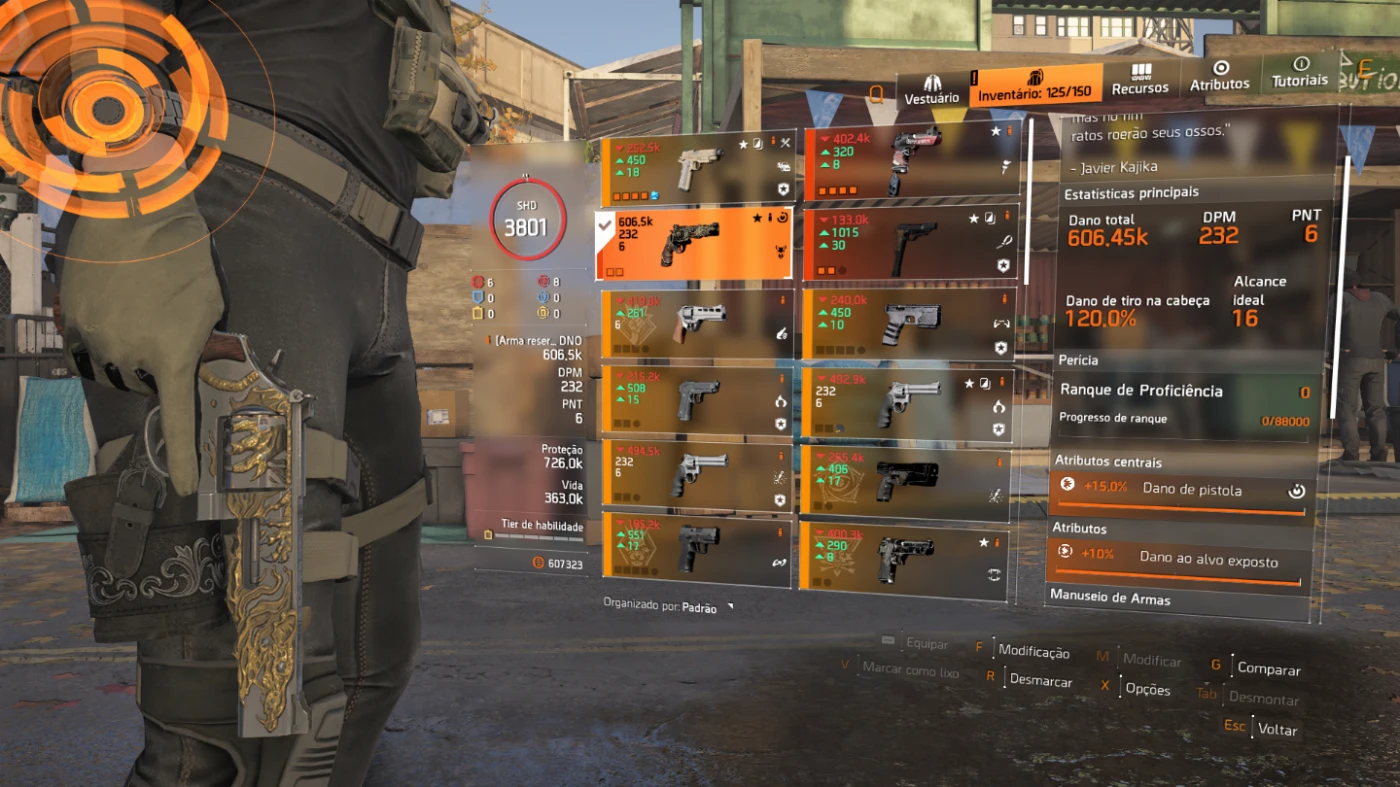
Task: Open the Vestuário tab
Action: pyautogui.click(x=931, y=89)
